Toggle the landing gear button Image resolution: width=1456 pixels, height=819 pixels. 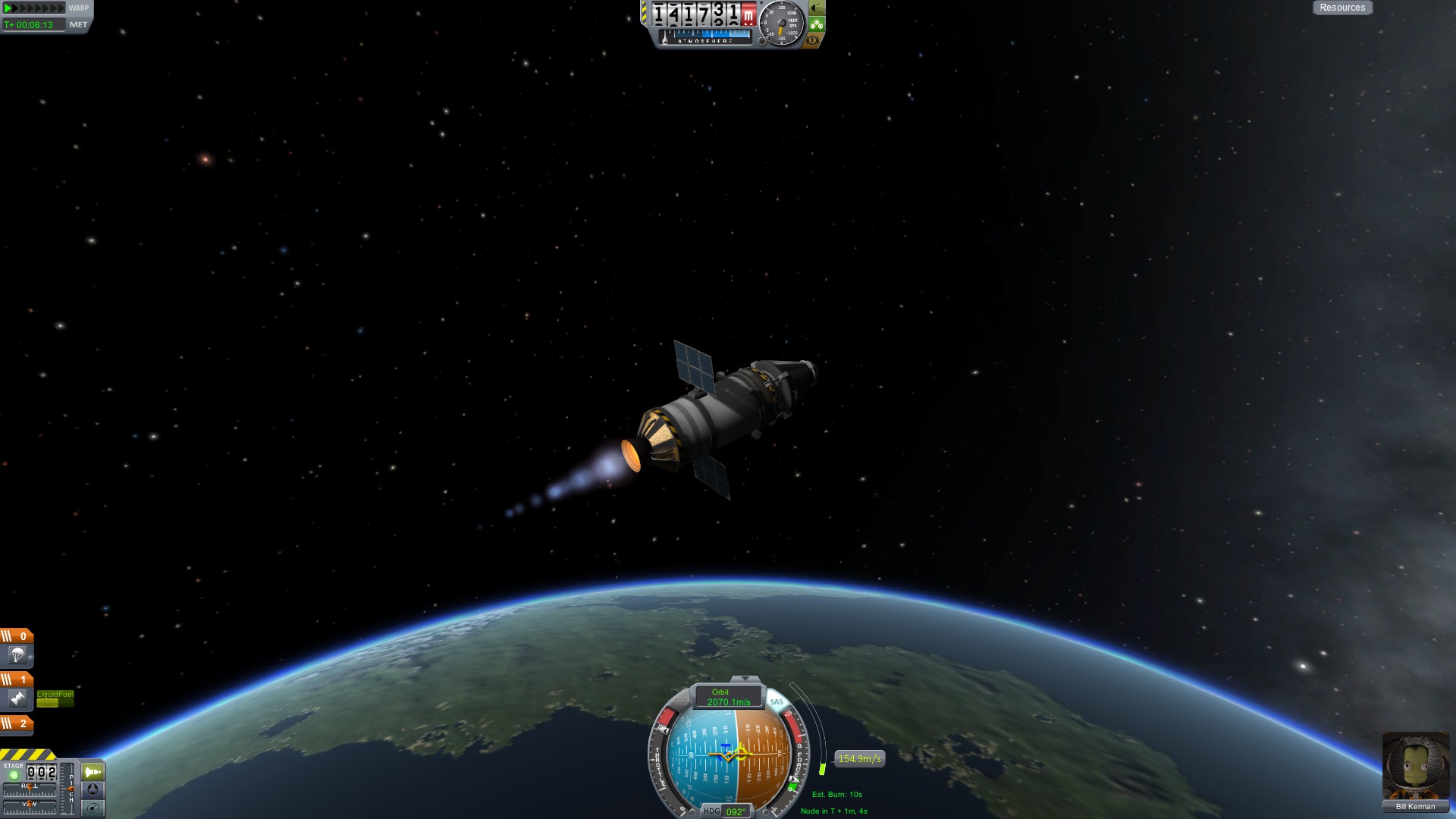coord(817,24)
